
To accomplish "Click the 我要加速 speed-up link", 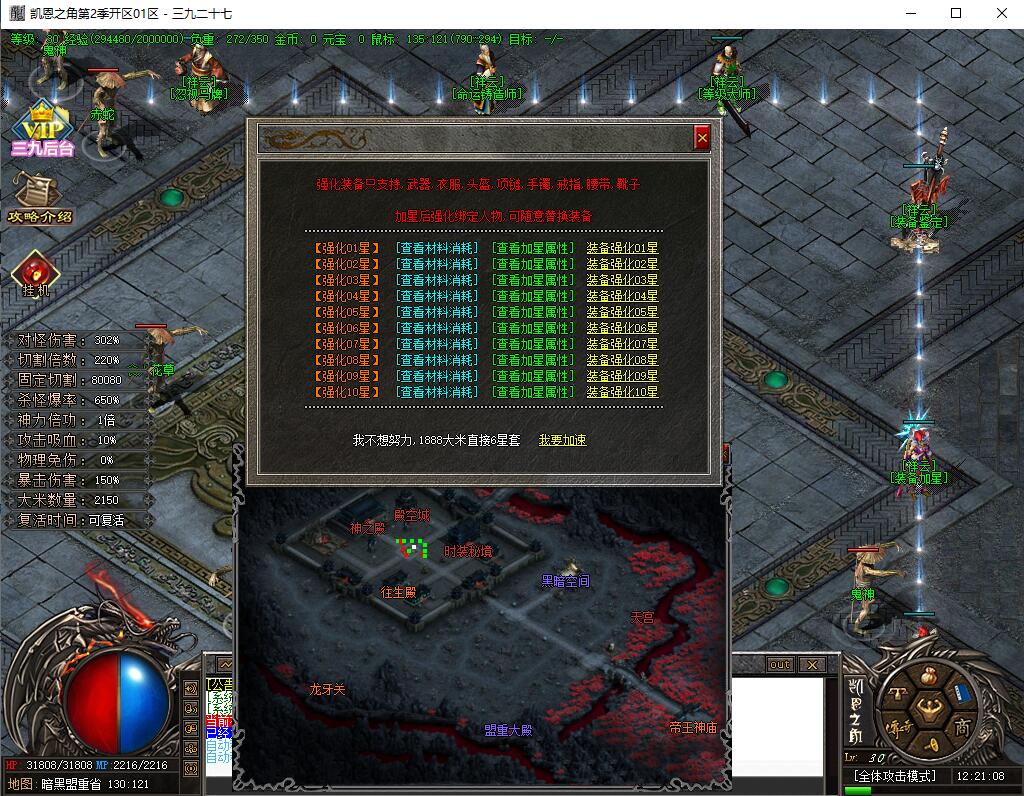I will (562, 440).
